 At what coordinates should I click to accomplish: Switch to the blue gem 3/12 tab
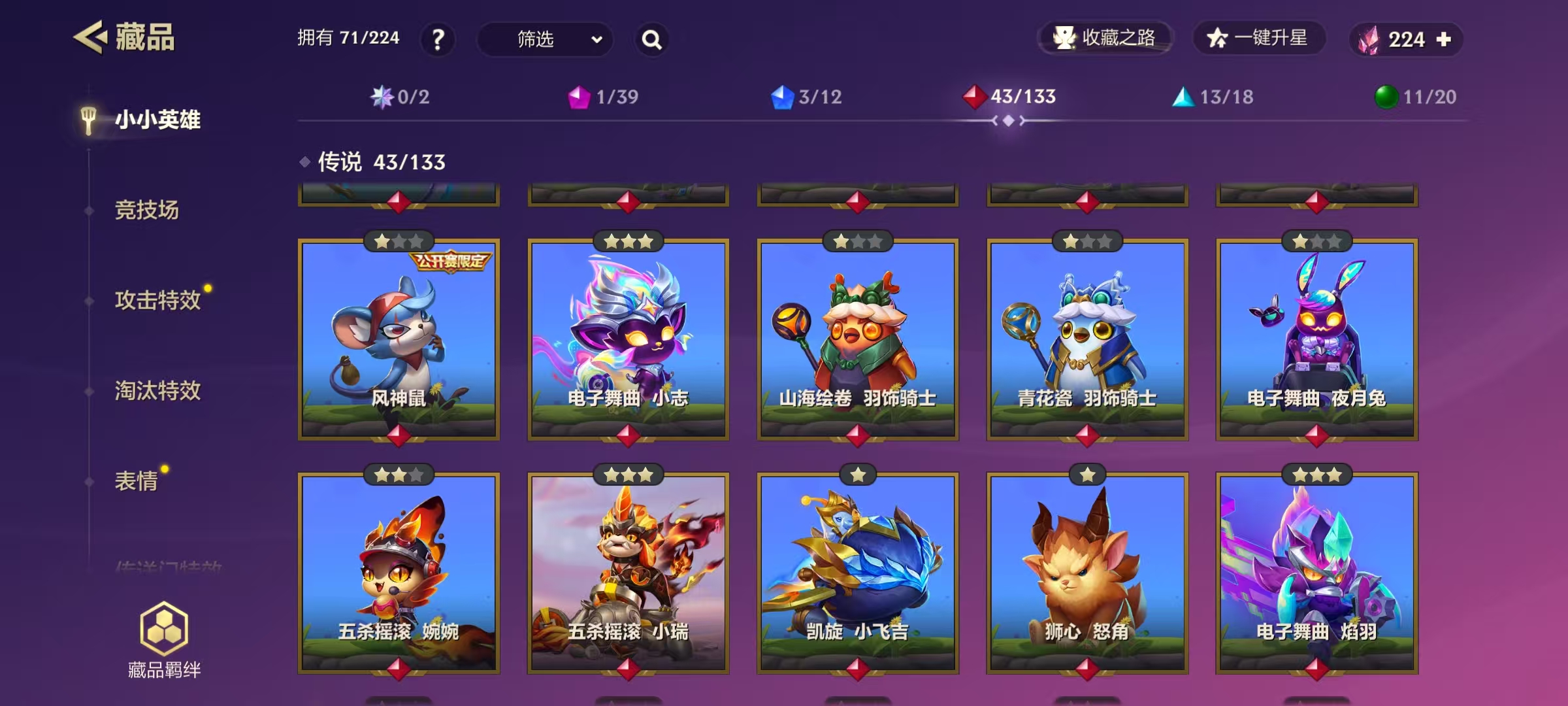click(x=806, y=97)
